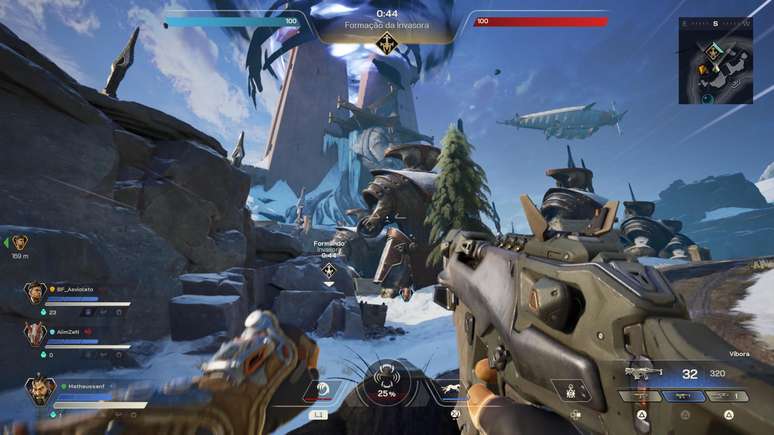Switch to the first weapon slot

click(642, 396)
